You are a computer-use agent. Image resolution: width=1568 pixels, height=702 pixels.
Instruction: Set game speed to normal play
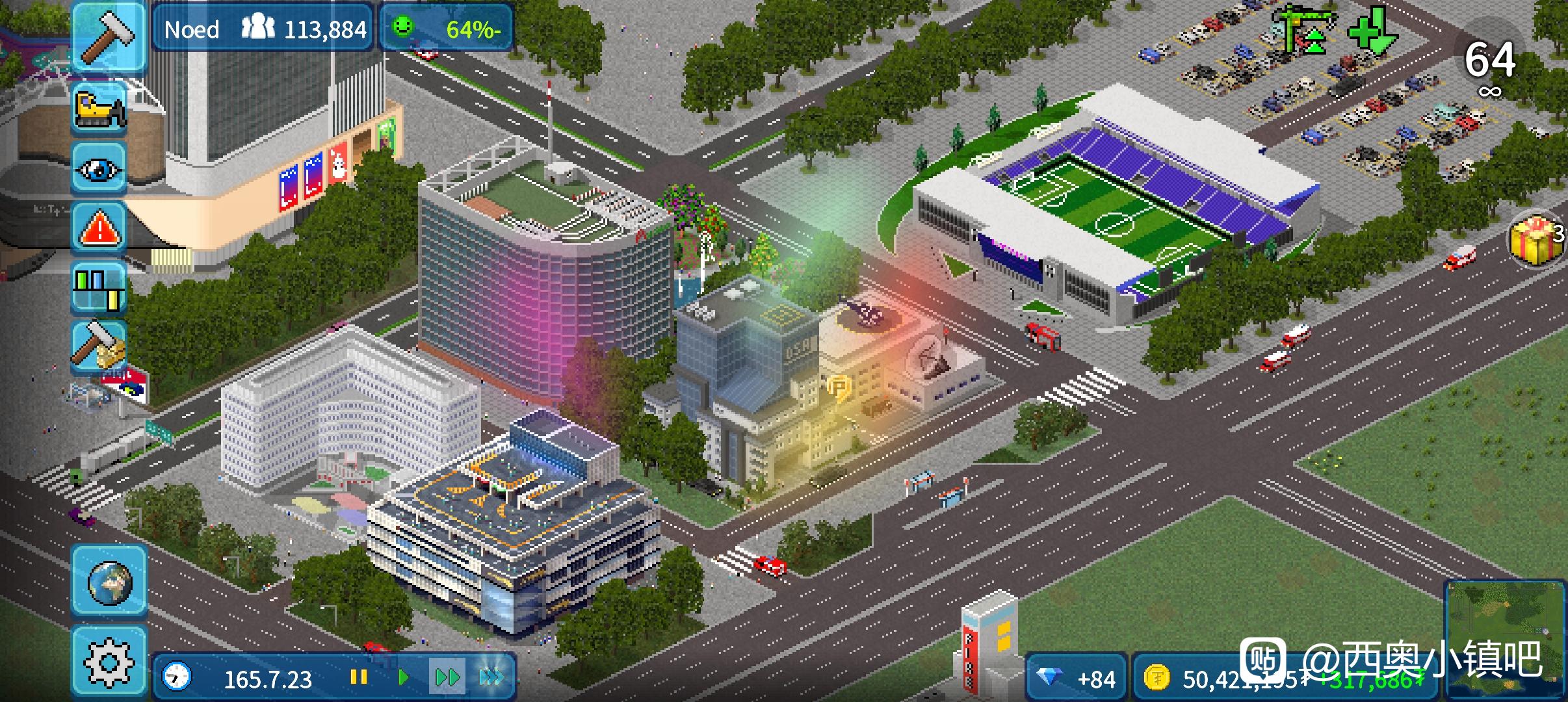[x=403, y=678]
